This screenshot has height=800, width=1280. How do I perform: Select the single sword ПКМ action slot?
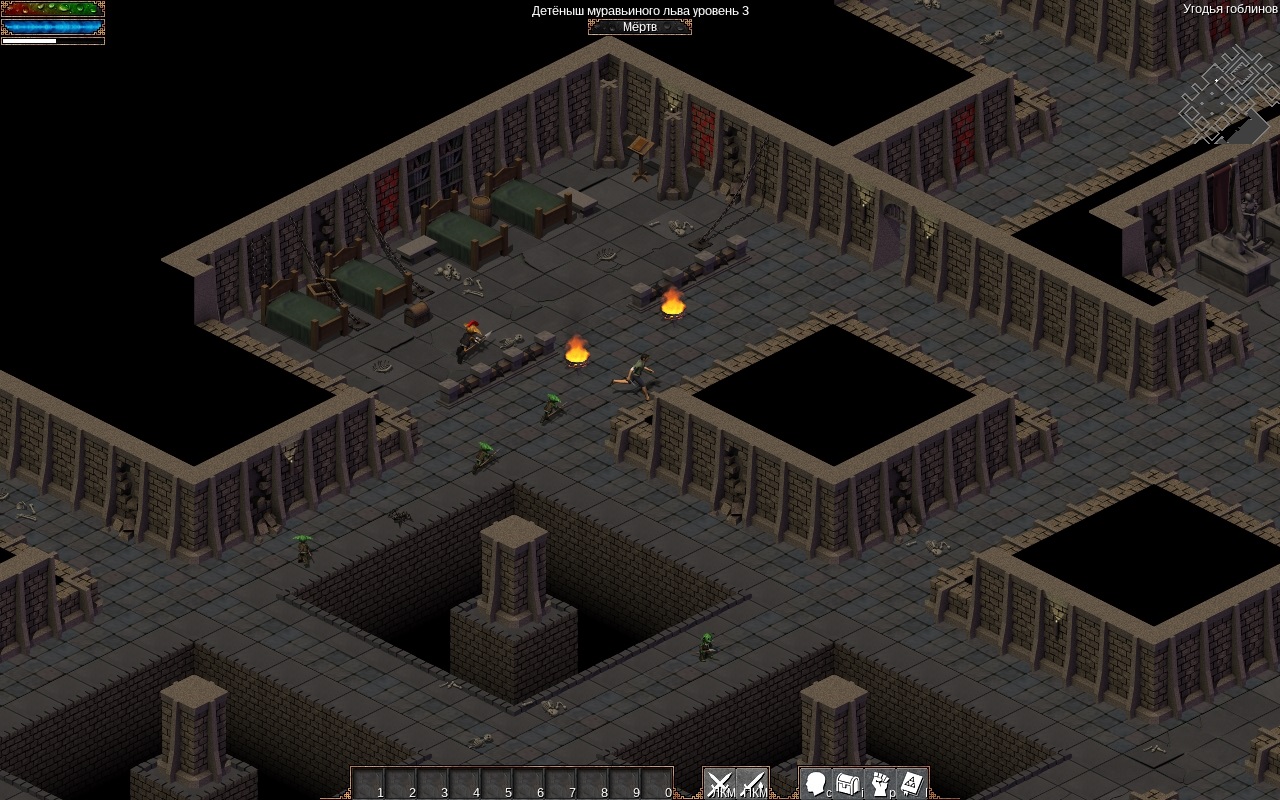(x=752, y=783)
